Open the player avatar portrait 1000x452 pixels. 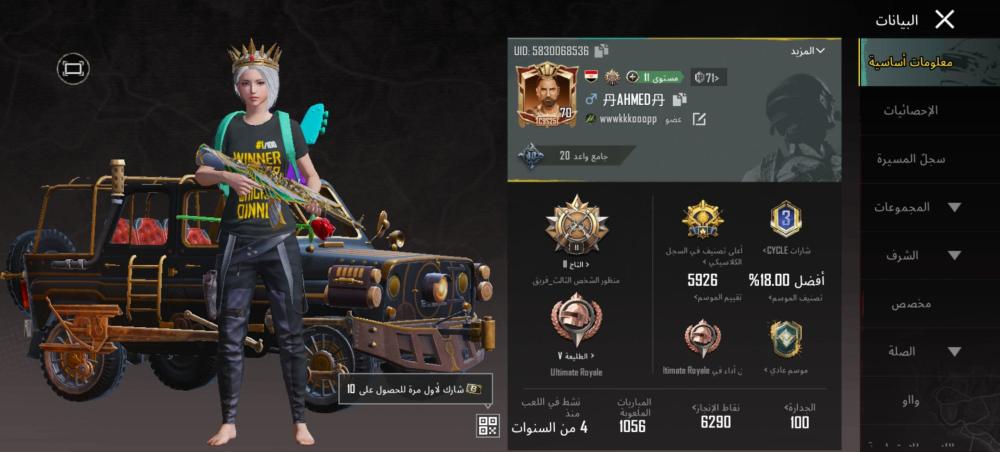click(546, 94)
